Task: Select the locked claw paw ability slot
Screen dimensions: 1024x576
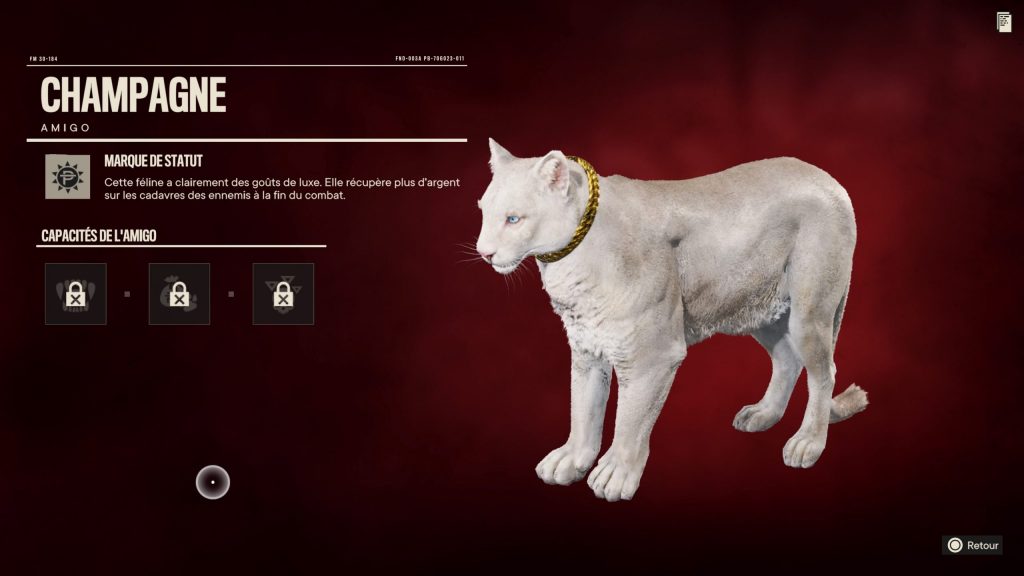Action: click(75, 294)
